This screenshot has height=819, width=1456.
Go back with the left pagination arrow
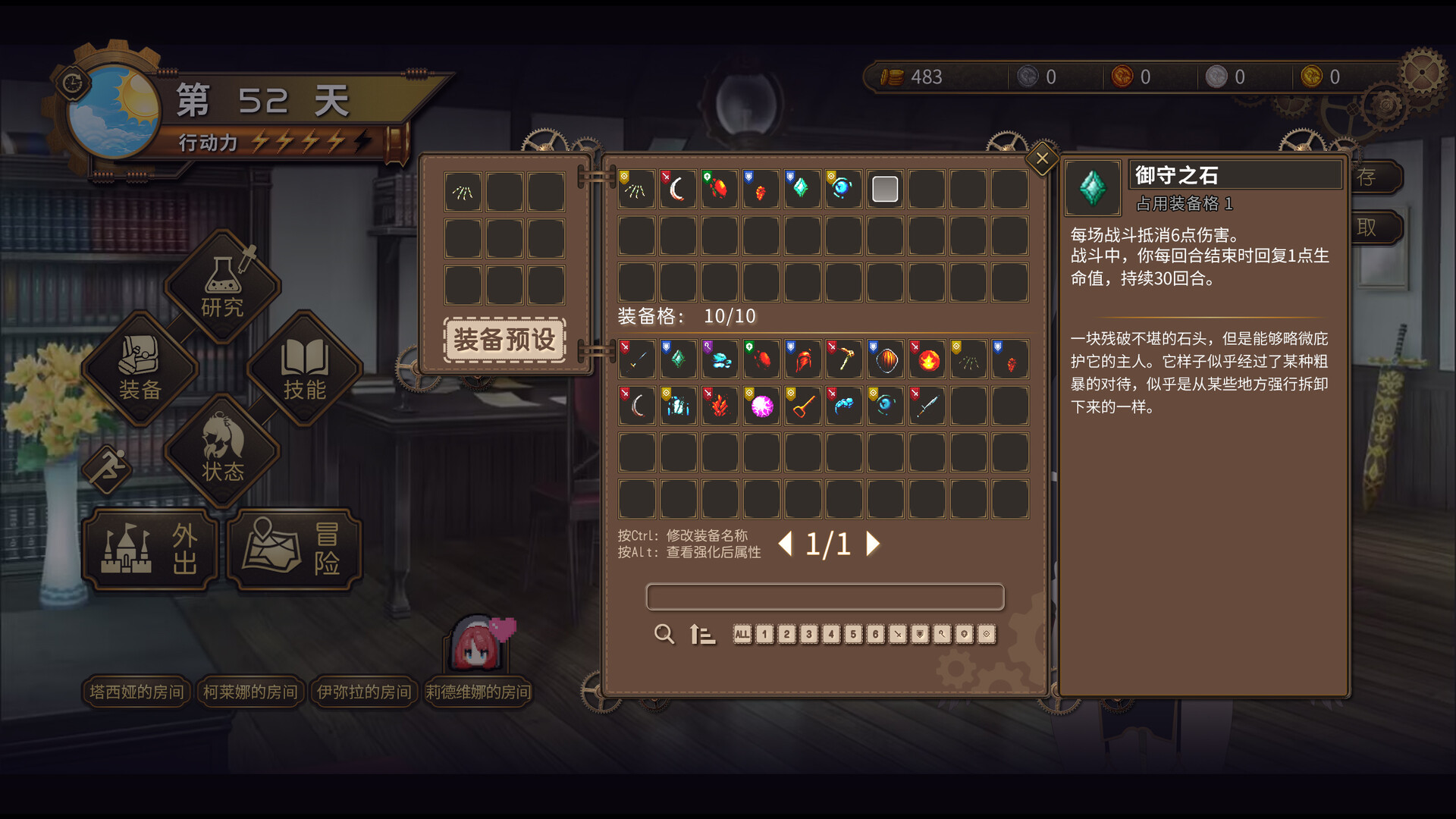click(786, 544)
